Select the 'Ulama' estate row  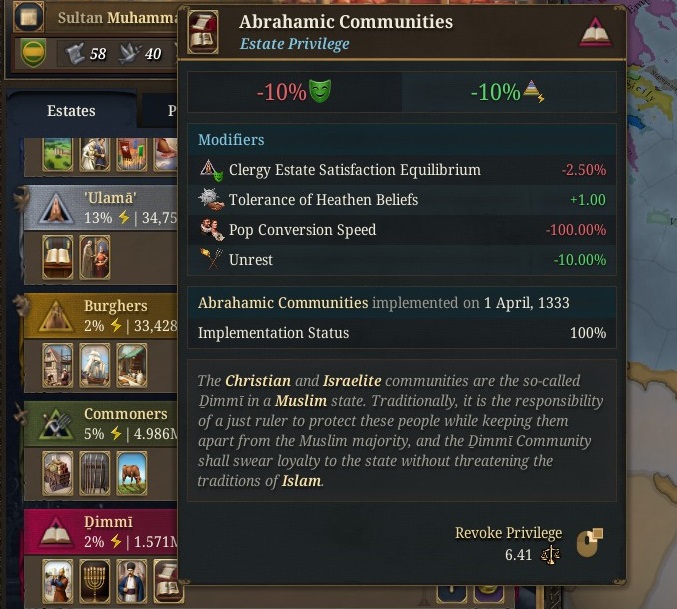110,206
